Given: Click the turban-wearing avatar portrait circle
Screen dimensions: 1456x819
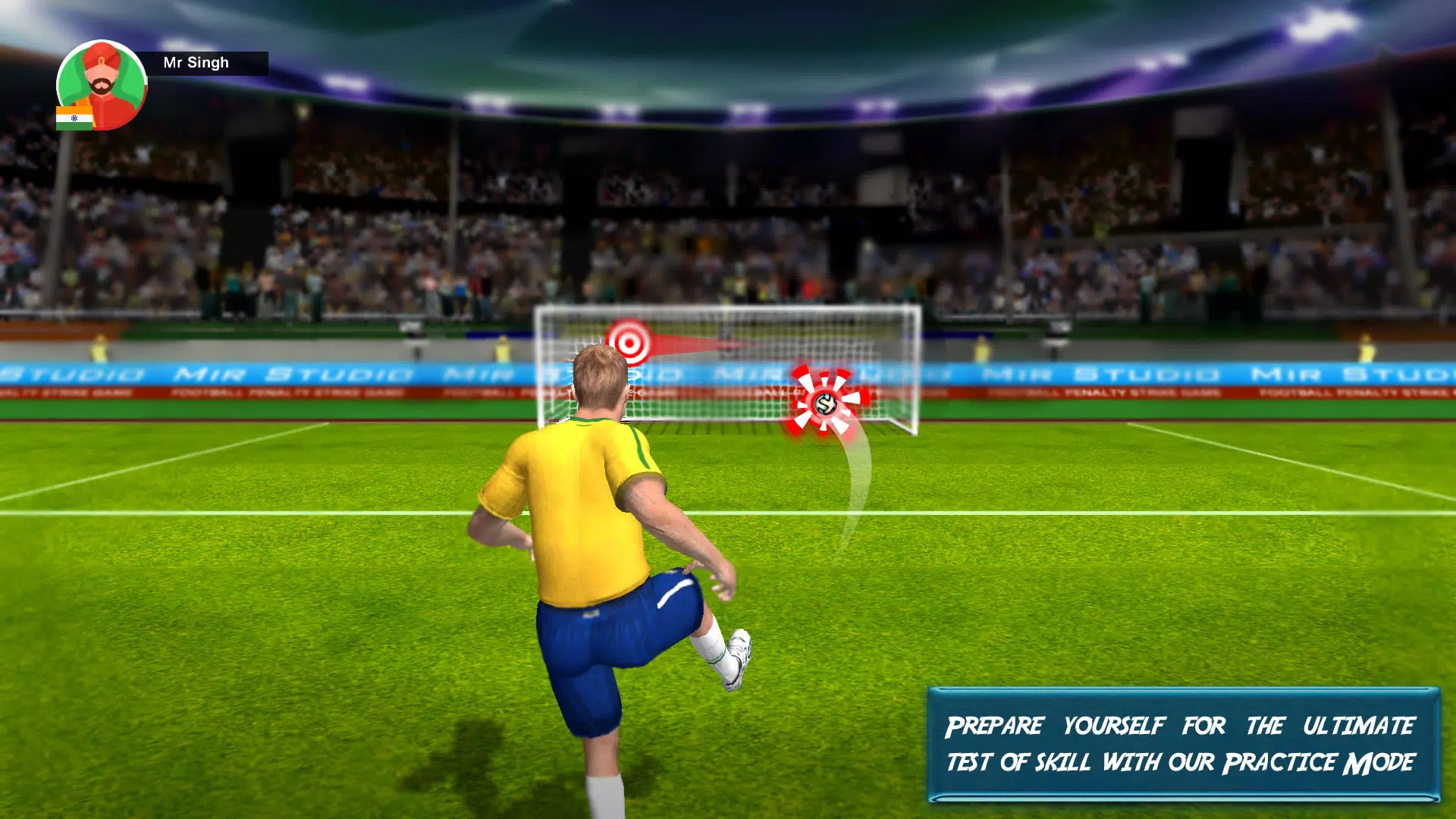Looking at the screenshot, I should tap(99, 85).
